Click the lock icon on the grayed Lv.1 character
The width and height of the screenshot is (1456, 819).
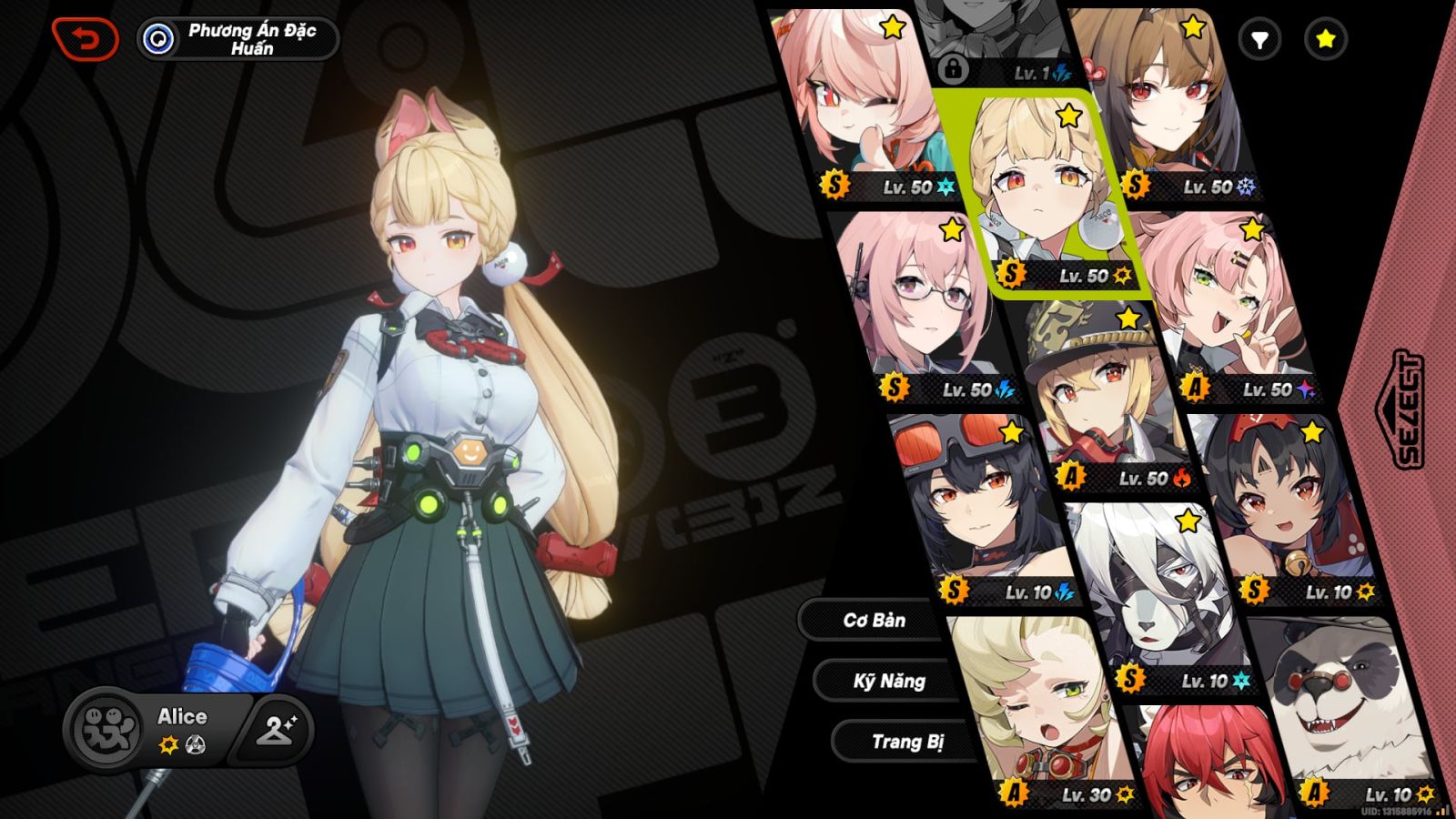953,71
